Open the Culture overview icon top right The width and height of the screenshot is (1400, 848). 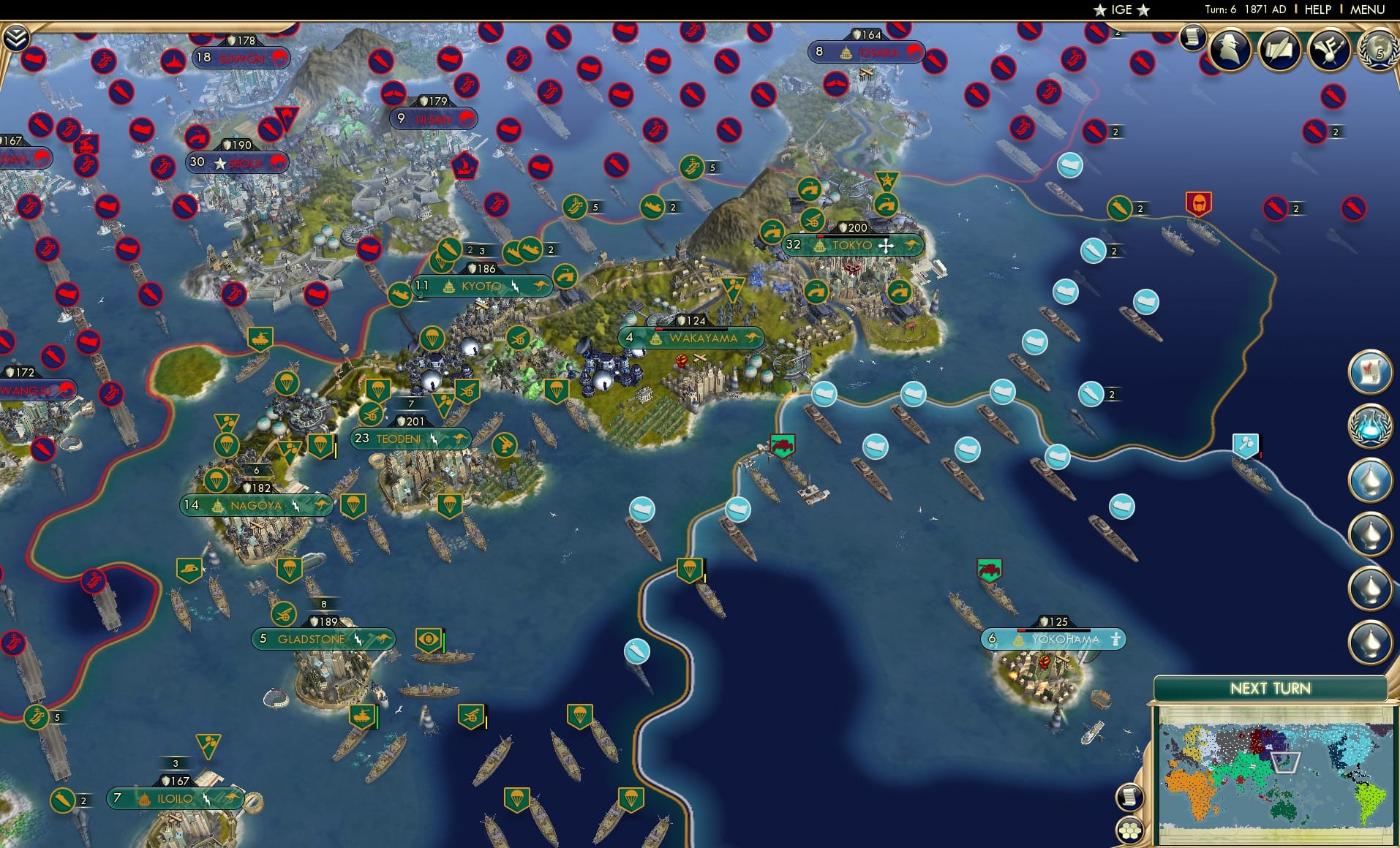(1331, 50)
